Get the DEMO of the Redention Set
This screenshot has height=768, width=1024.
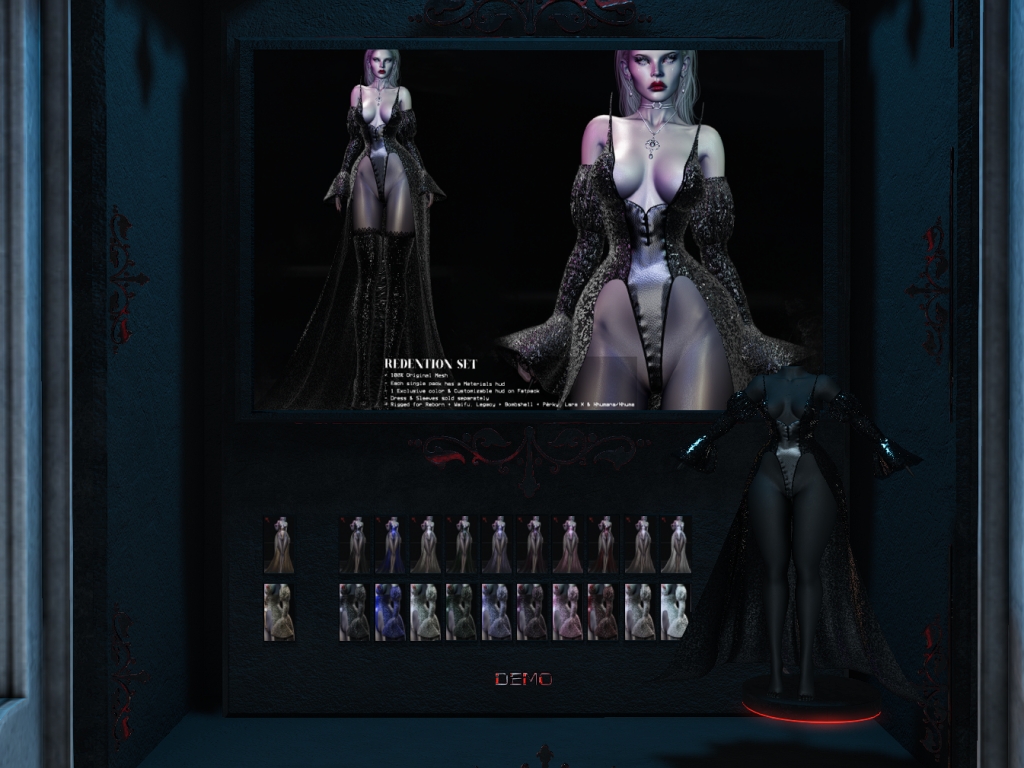click(523, 680)
